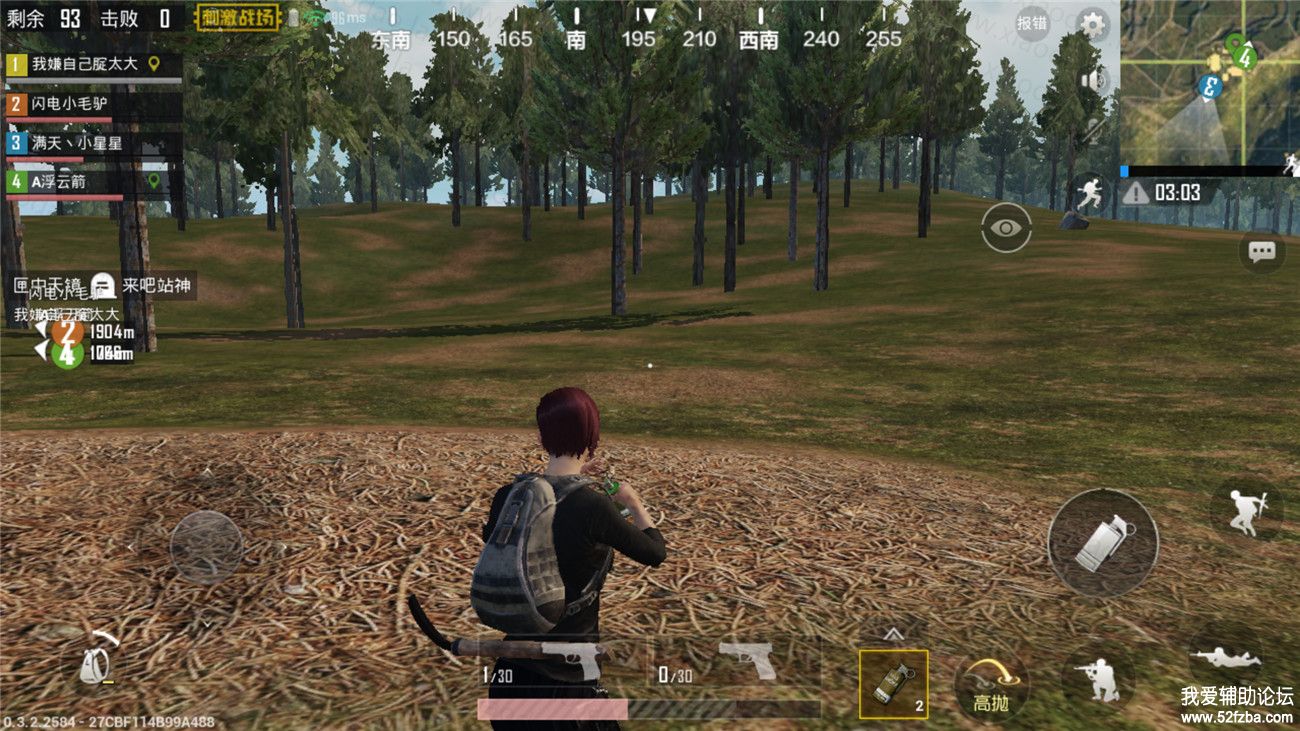1300x731 pixels.
Task: Select teammate 闪电小毛驴 in the squad list
Action: (x=92, y=104)
